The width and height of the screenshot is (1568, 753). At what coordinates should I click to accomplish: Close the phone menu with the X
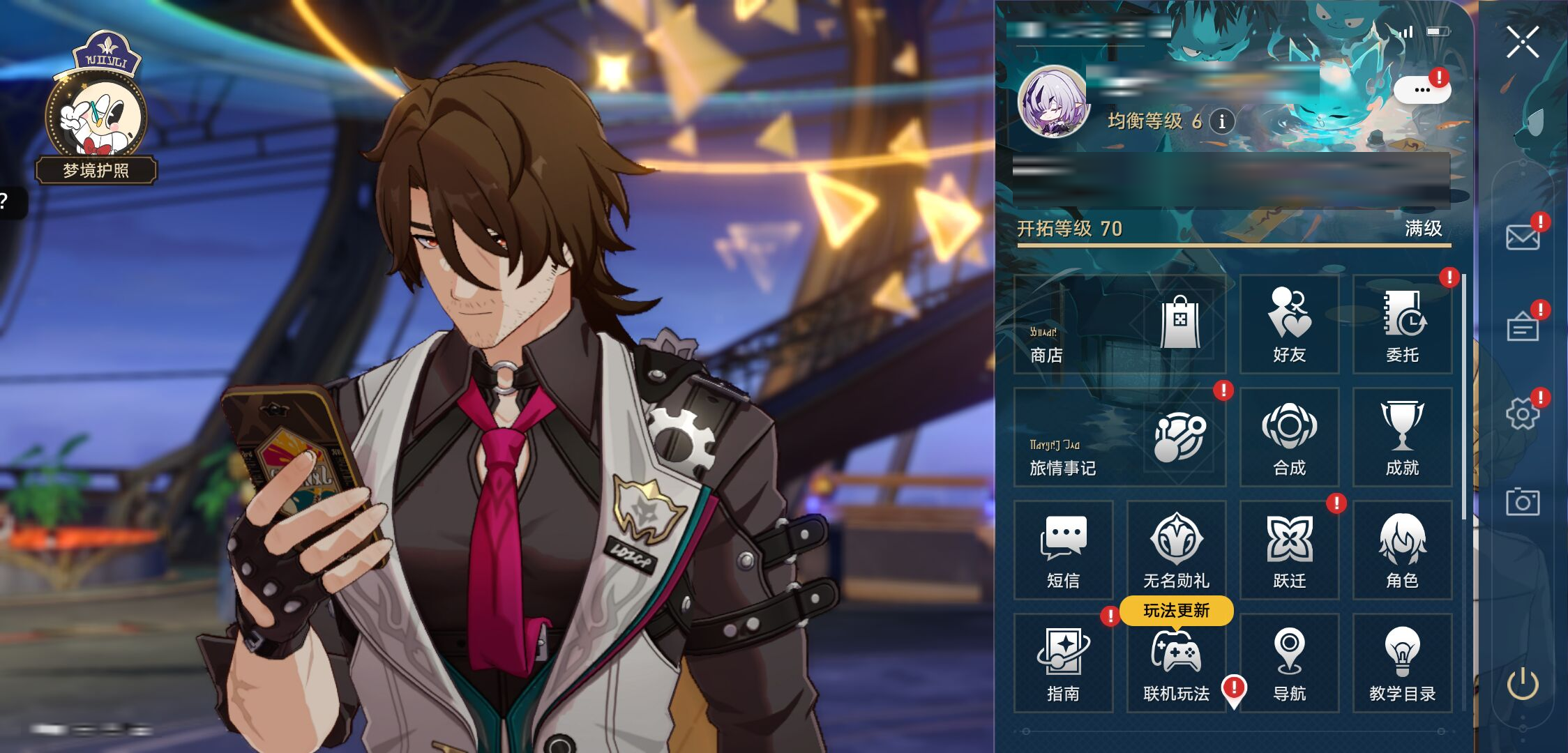click(x=1522, y=42)
